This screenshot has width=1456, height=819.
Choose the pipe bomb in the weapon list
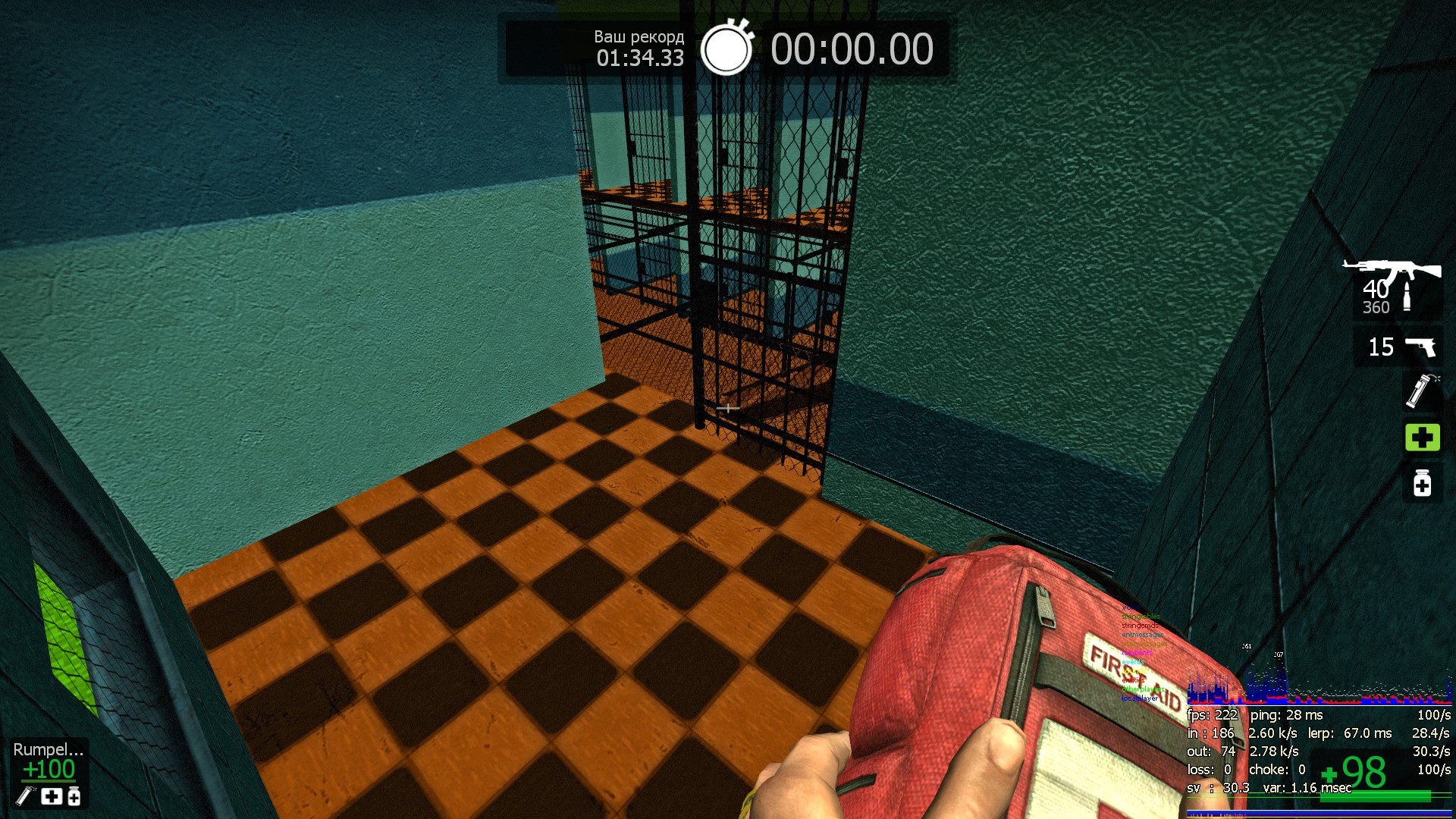point(1421,391)
